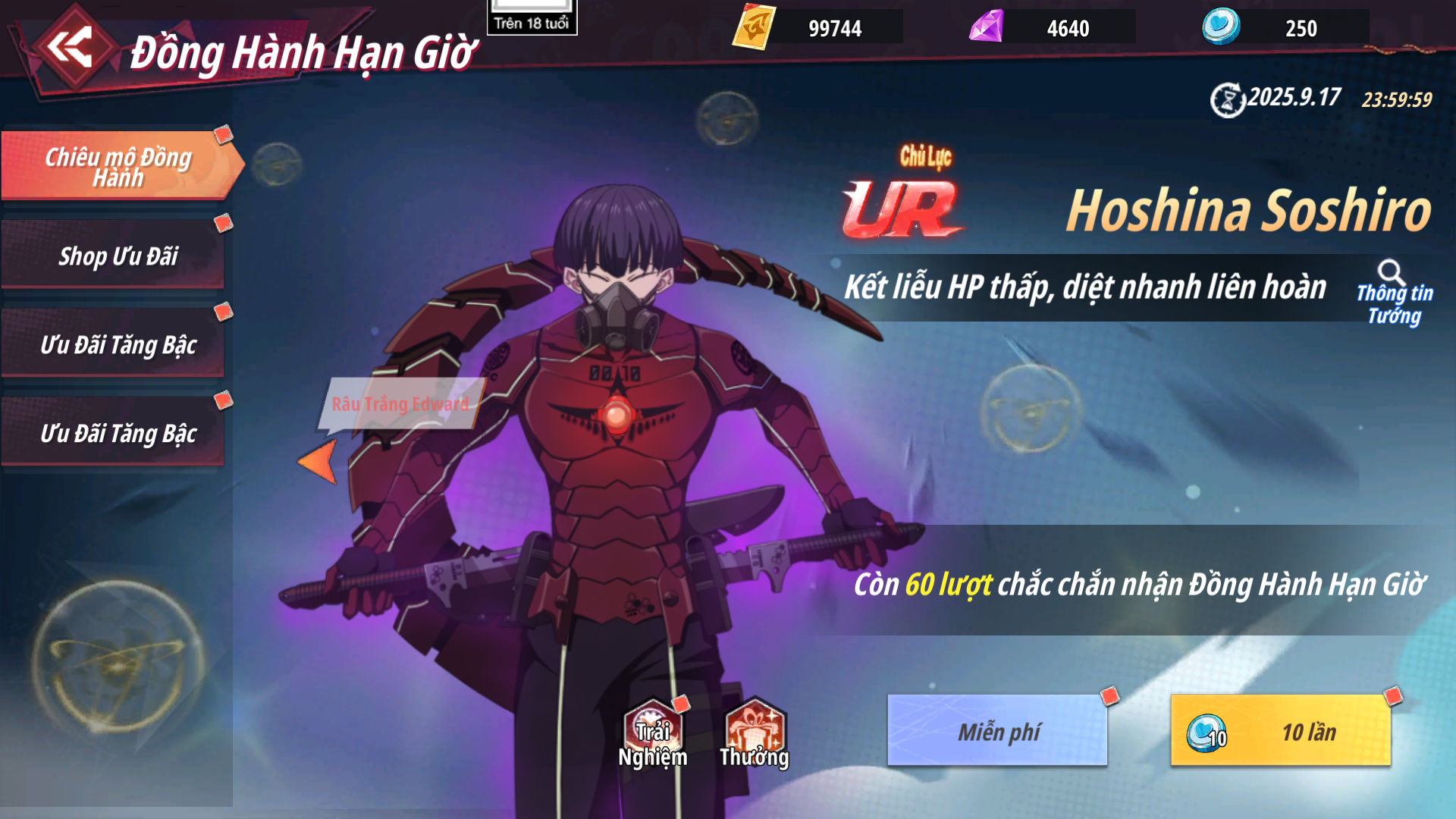Tap the purple gem currency icon
The image size is (1456, 819).
click(987, 27)
